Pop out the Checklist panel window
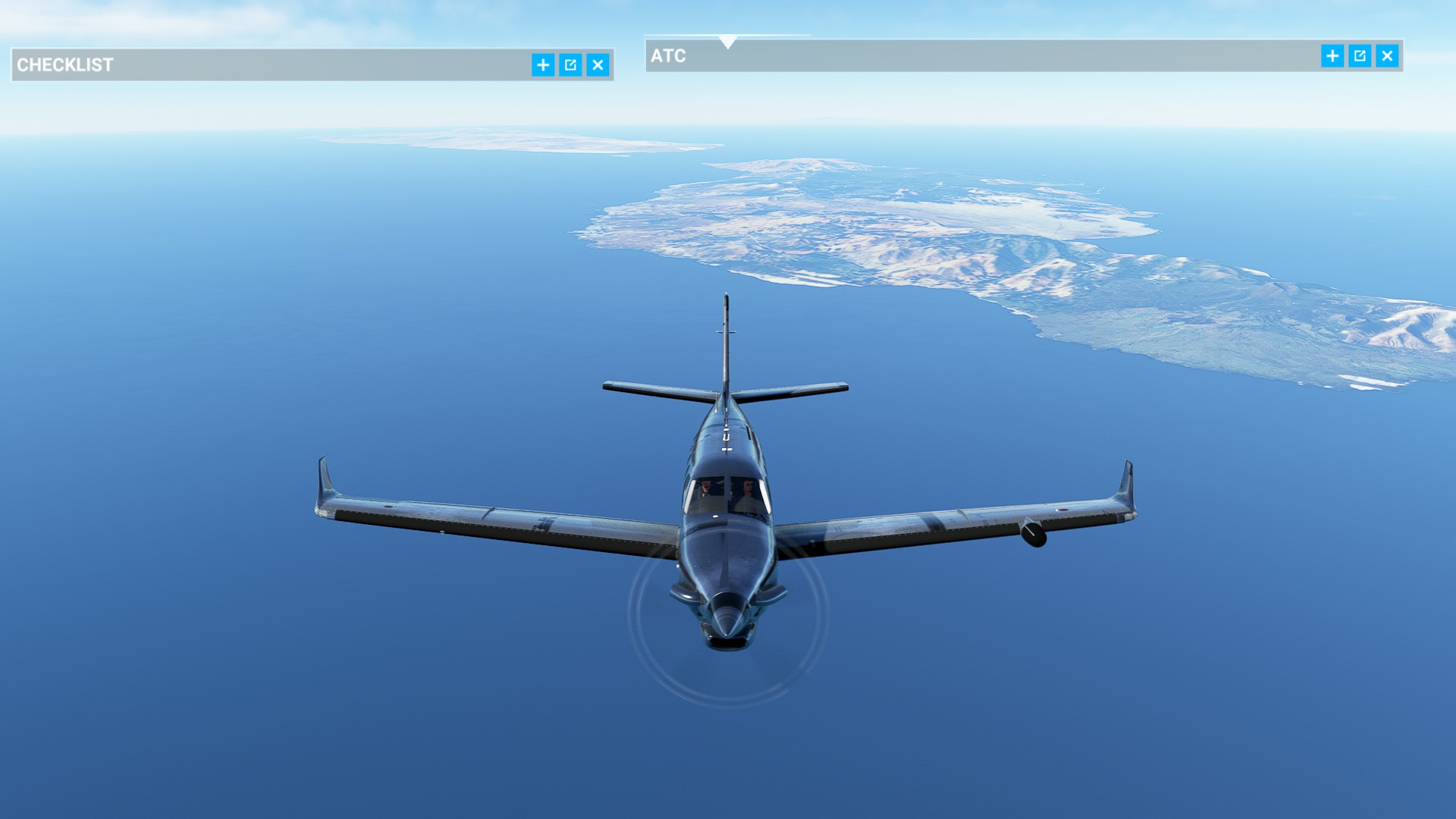 click(x=570, y=65)
